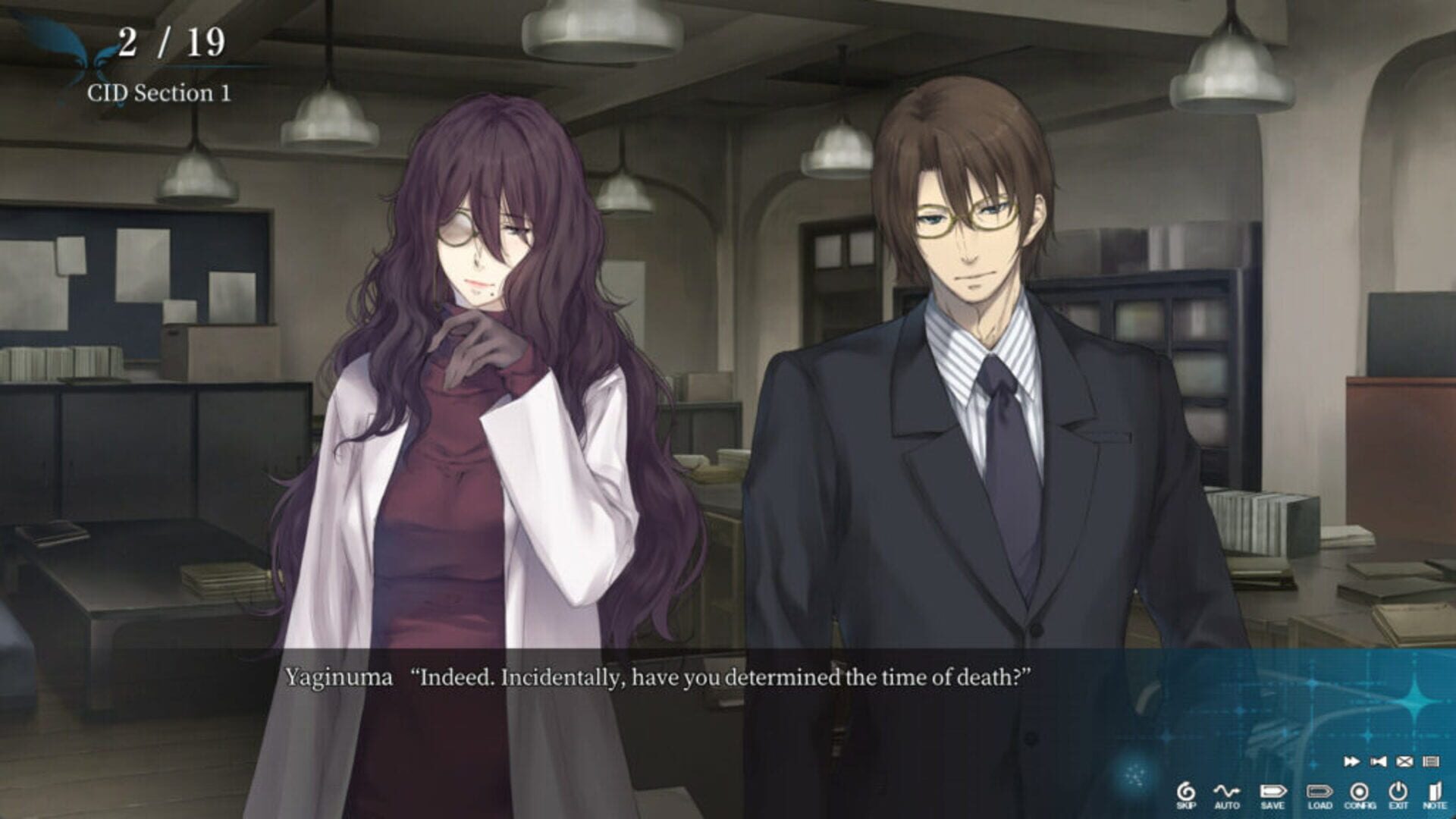Activate the fast-forward double-arrow icon
This screenshot has width=1456, height=819.
pos(1353,761)
